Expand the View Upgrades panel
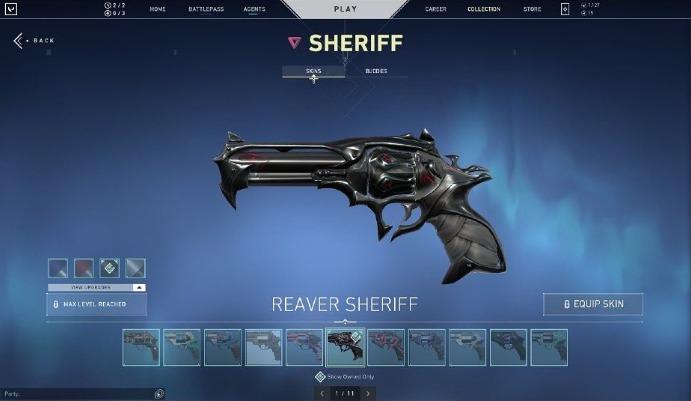Viewport: 691px width, 401px height. click(97, 287)
